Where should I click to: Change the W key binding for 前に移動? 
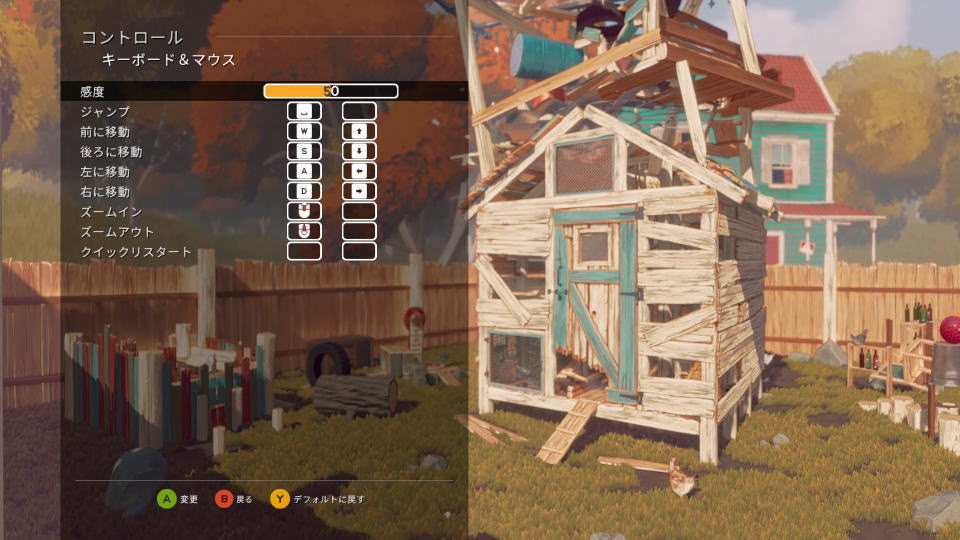(x=304, y=131)
